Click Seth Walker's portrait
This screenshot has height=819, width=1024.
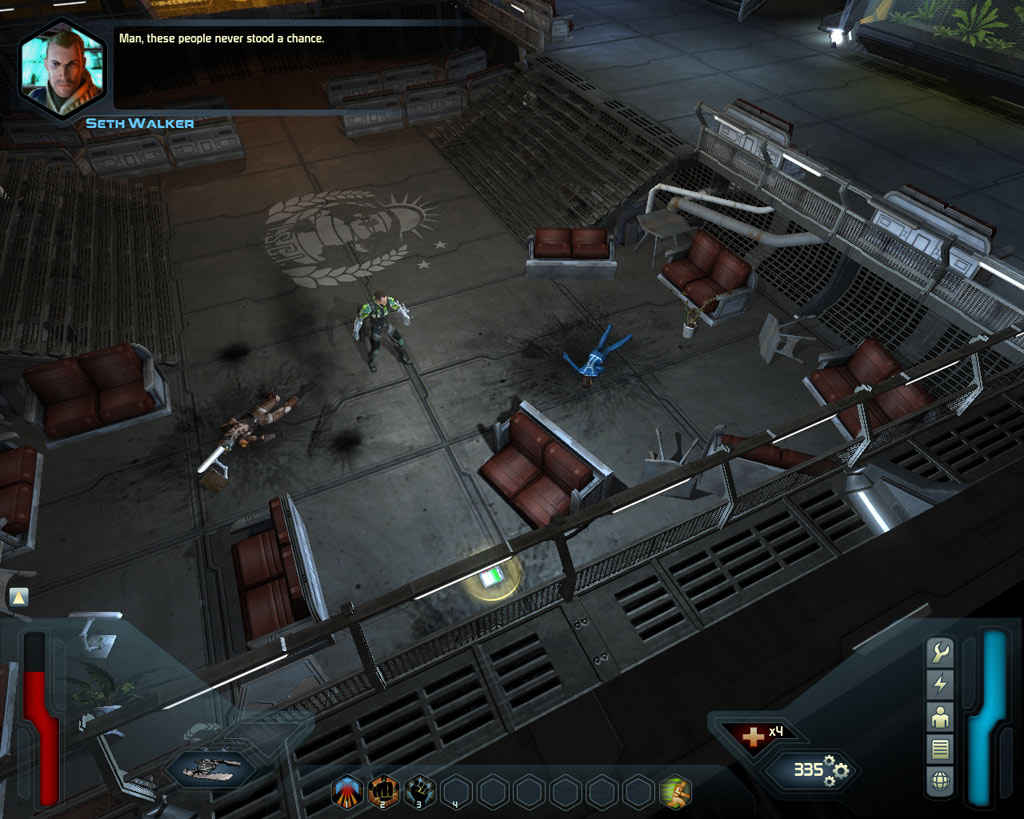61,68
